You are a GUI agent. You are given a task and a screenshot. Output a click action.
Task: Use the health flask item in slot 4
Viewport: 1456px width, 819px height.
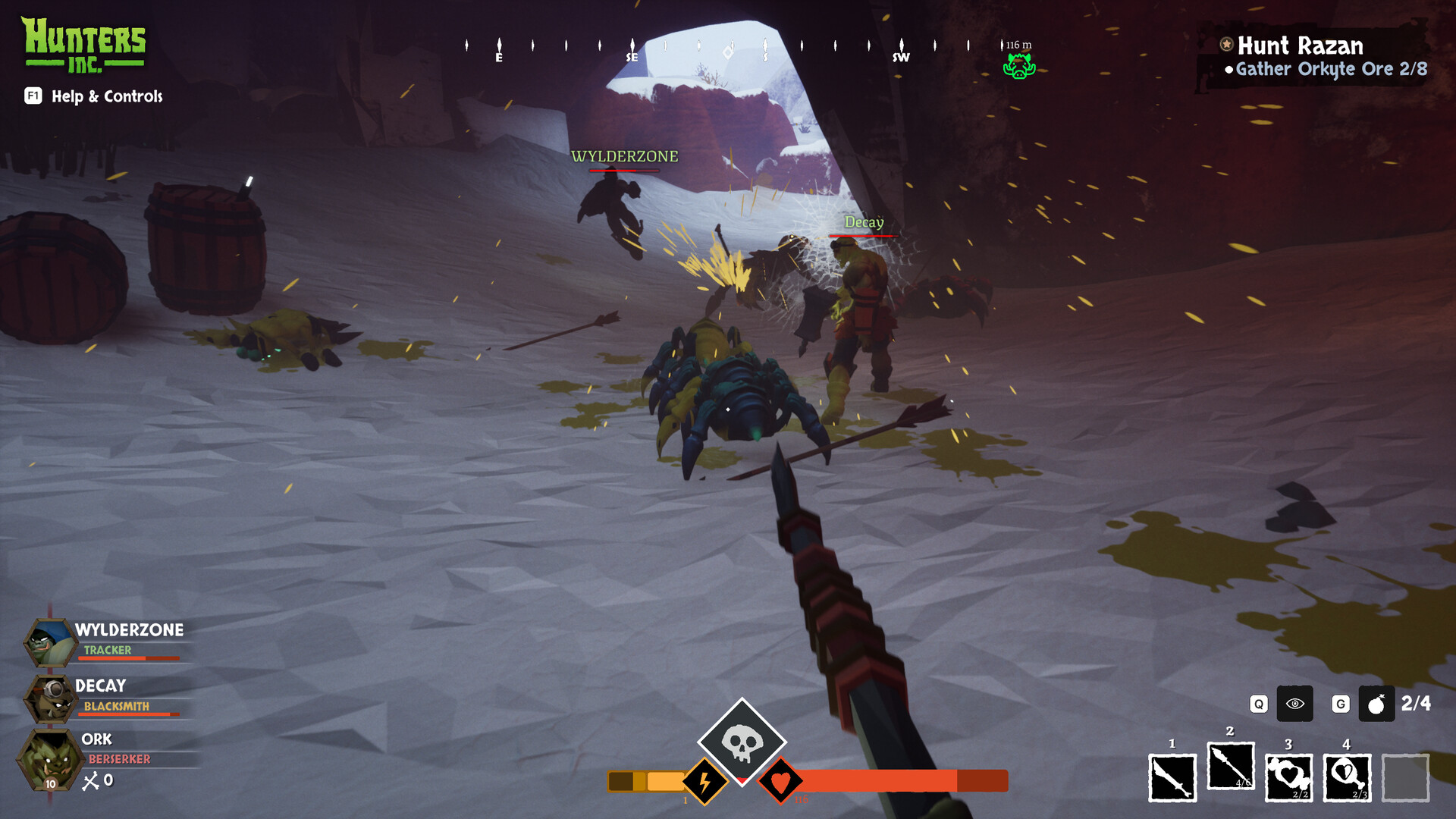tap(1348, 777)
